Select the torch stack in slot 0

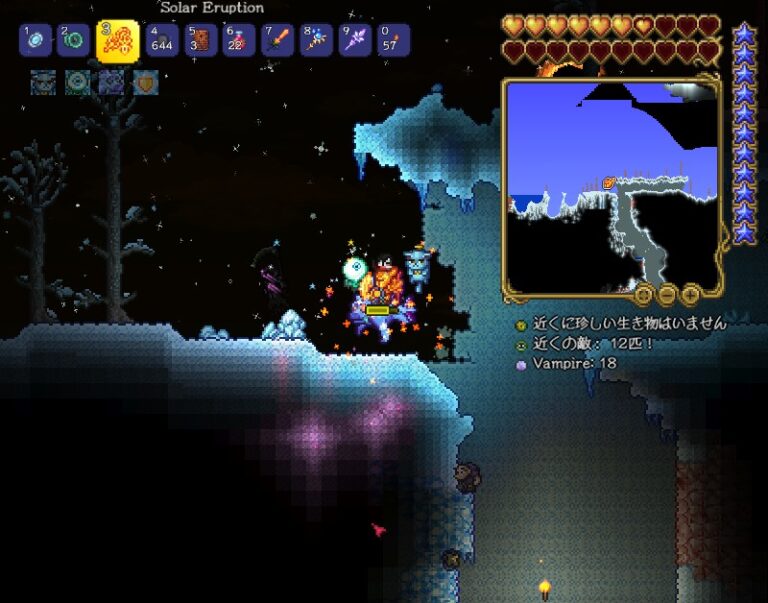393,41
